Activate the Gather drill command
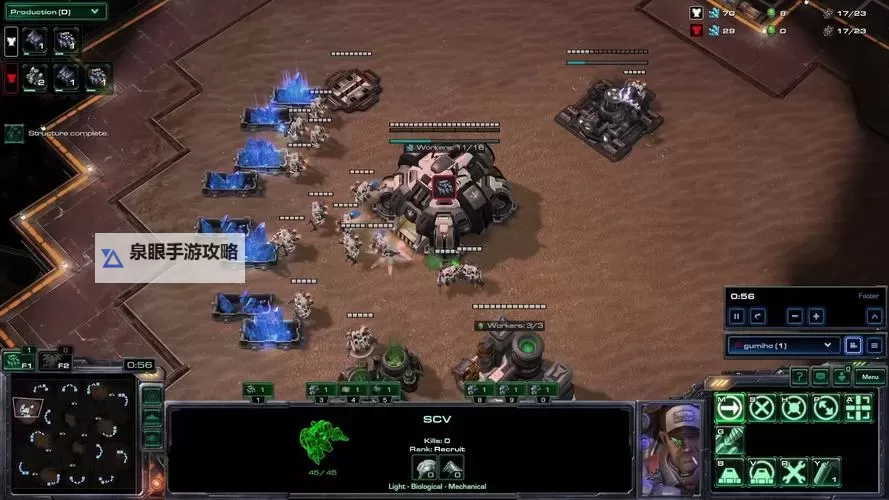 pos(731,438)
